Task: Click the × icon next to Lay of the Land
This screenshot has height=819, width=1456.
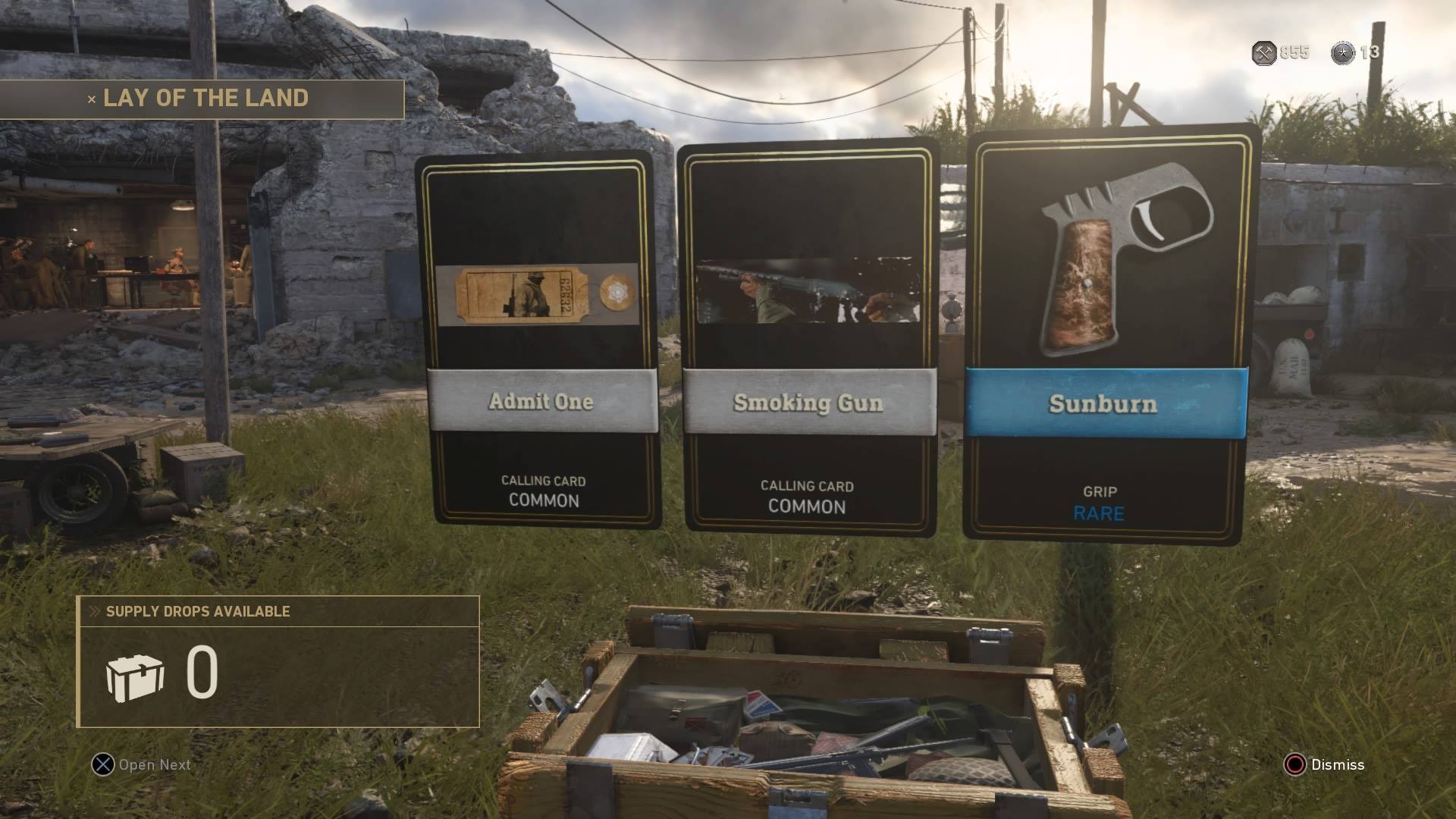Action: point(90,97)
